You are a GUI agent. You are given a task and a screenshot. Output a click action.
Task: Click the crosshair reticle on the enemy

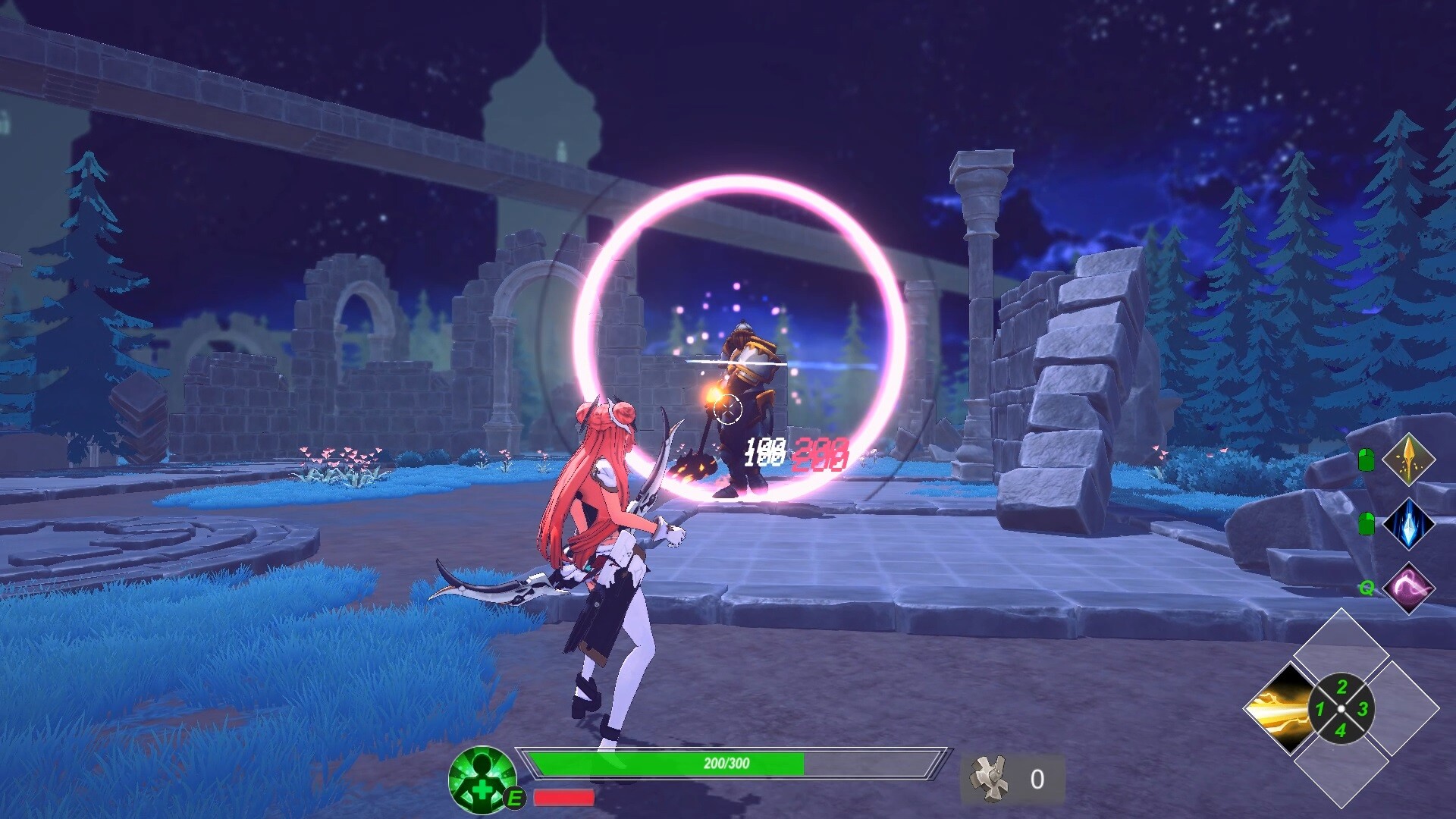(x=730, y=409)
